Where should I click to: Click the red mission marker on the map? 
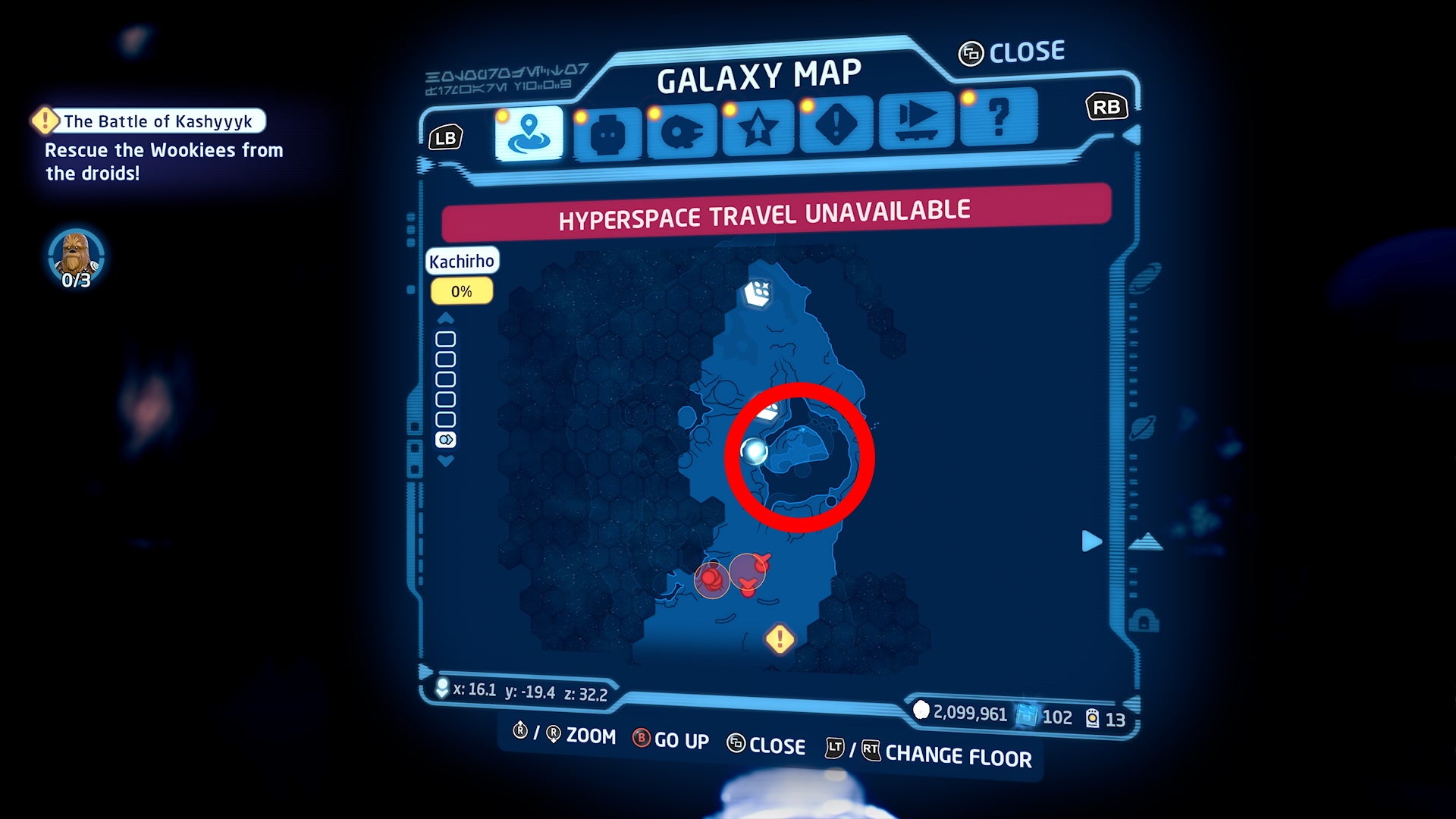point(709,579)
